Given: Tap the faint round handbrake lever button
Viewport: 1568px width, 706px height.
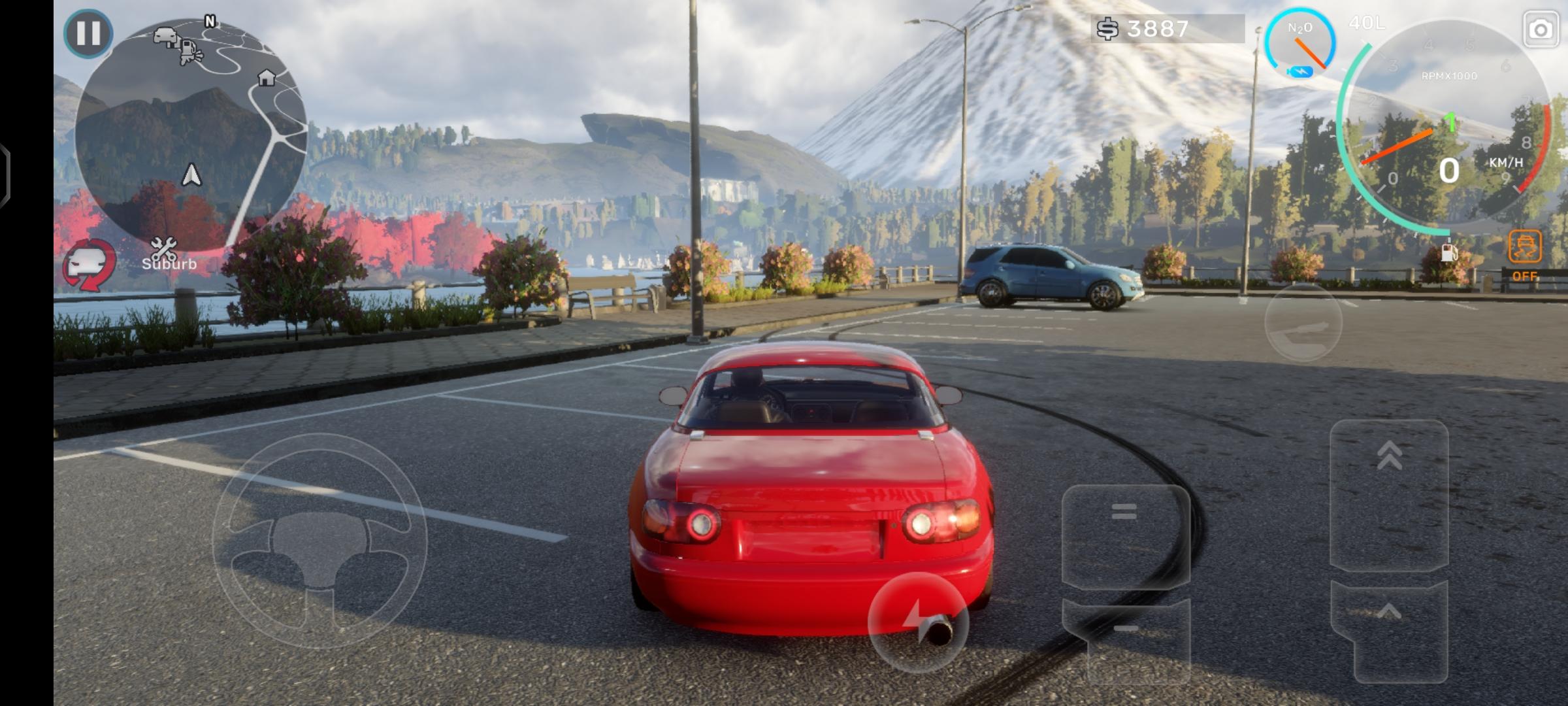Looking at the screenshot, I should coord(1303,322).
